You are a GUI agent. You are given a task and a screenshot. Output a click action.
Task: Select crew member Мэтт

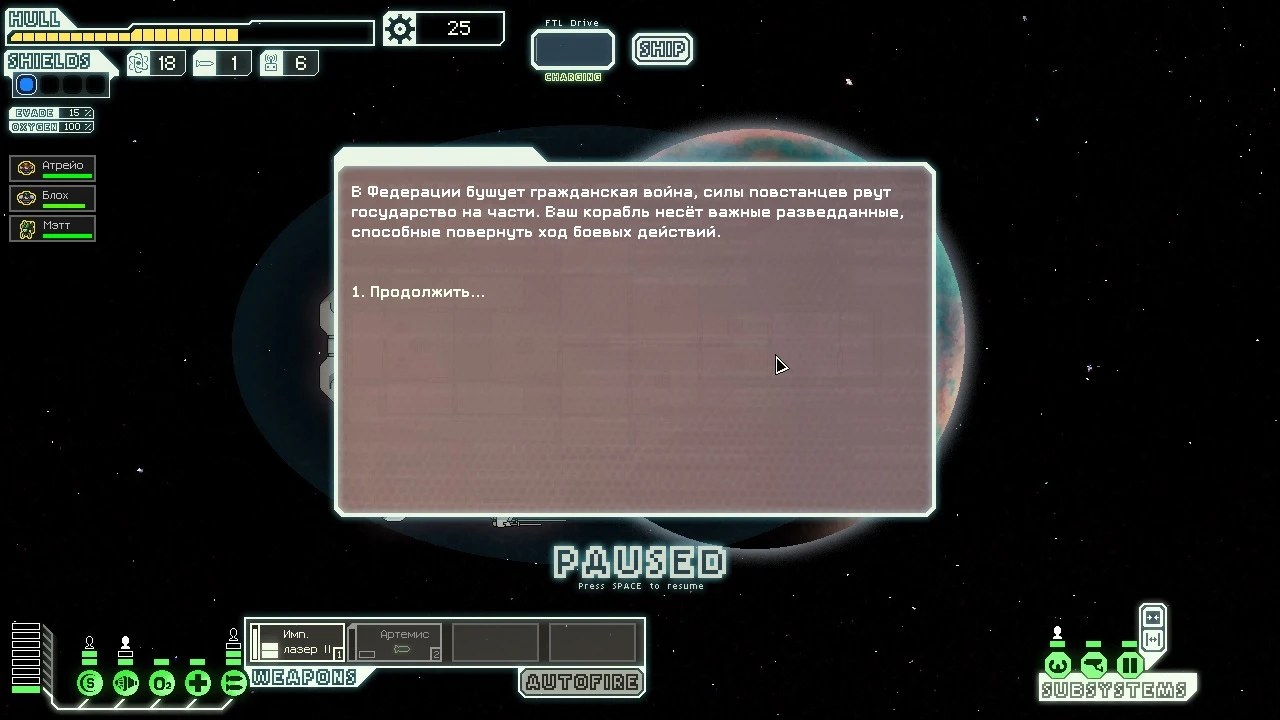click(52, 228)
